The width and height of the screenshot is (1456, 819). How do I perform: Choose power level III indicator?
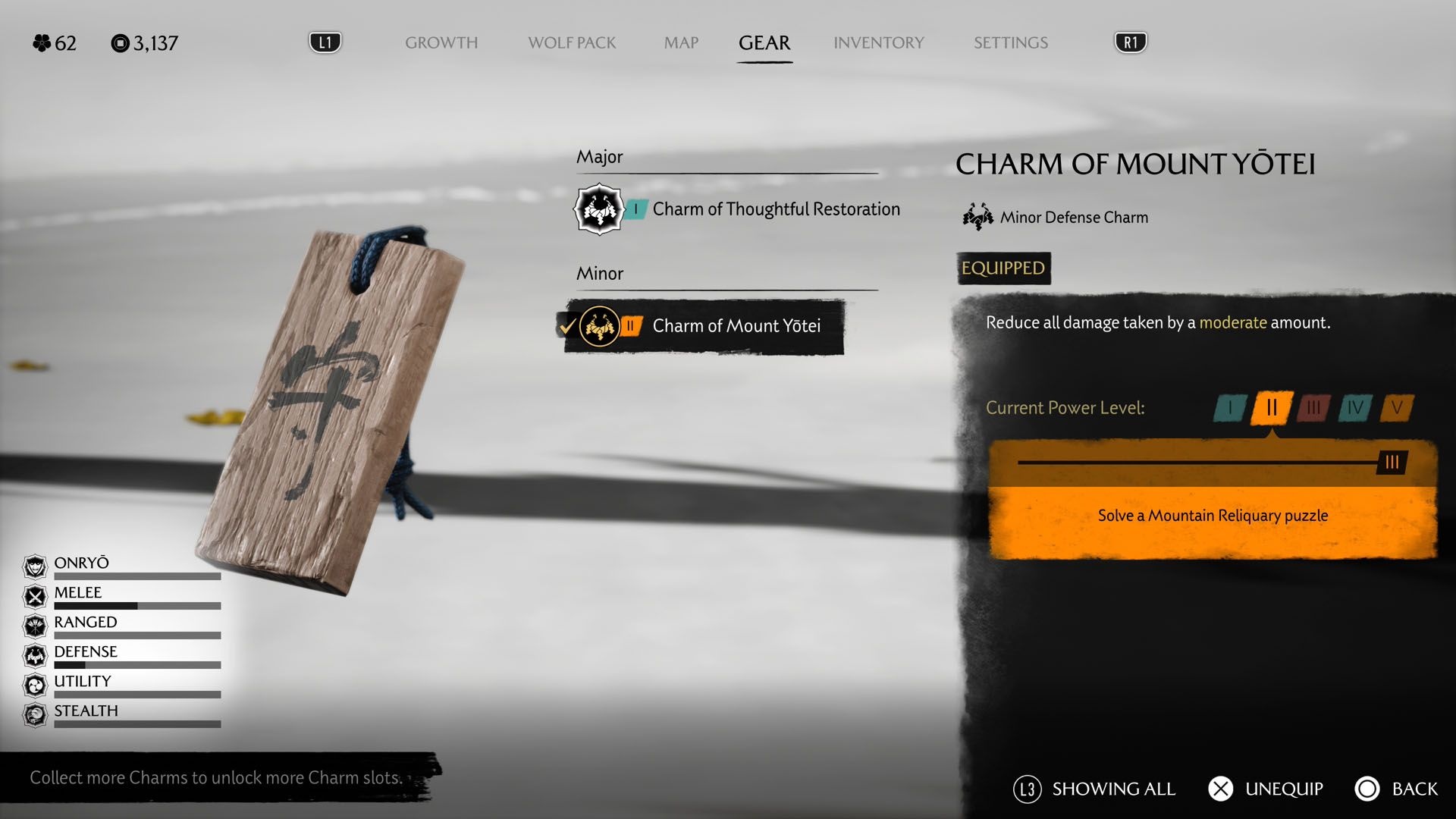1313,408
